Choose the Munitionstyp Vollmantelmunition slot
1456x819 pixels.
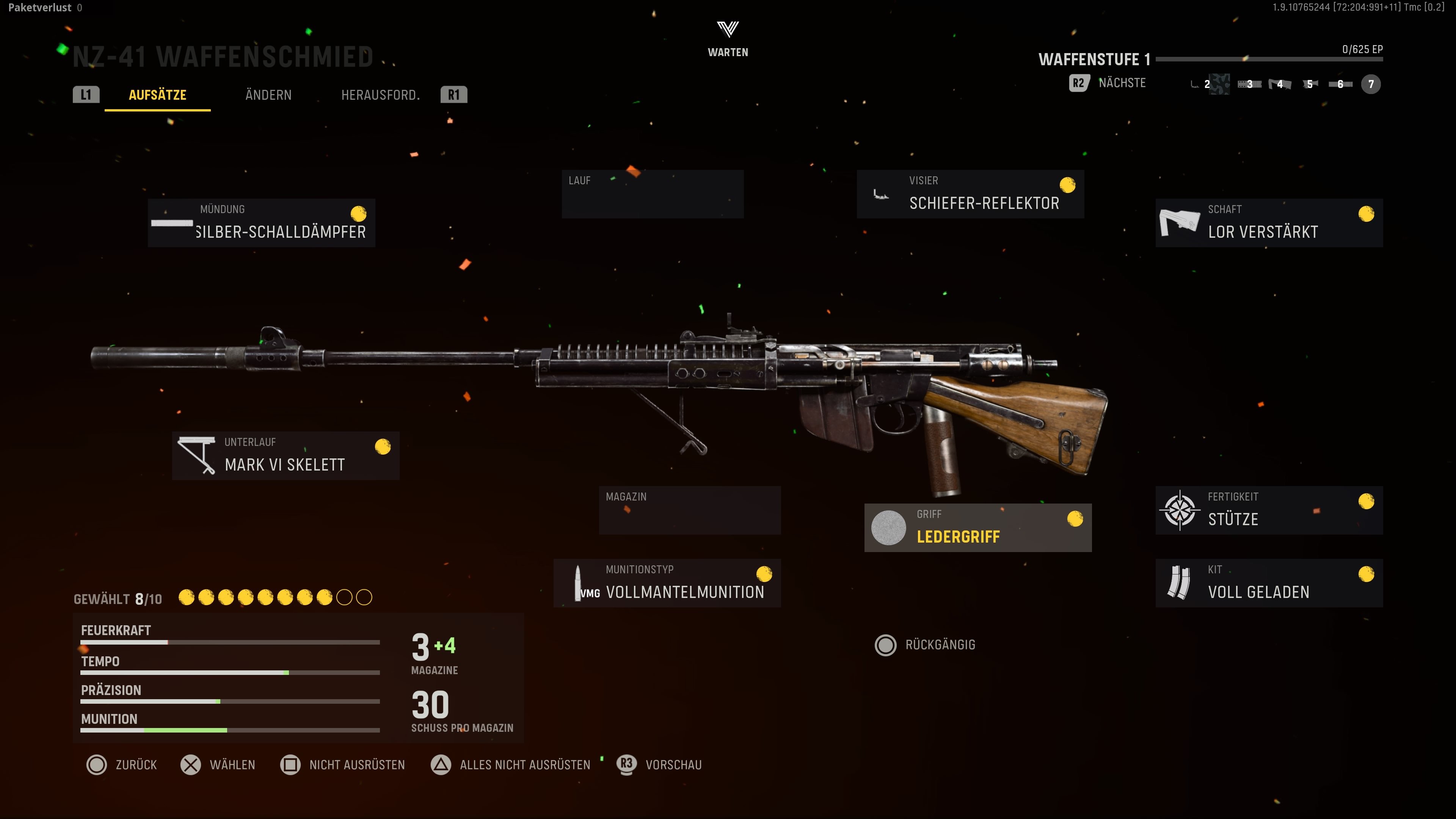[x=667, y=583]
